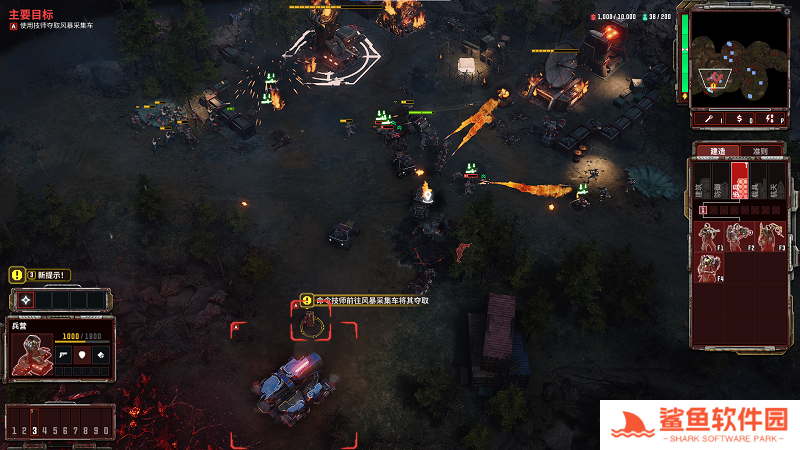The image size is (800, 450).
Task: Choose control group 1
Action: coord(13,430)
